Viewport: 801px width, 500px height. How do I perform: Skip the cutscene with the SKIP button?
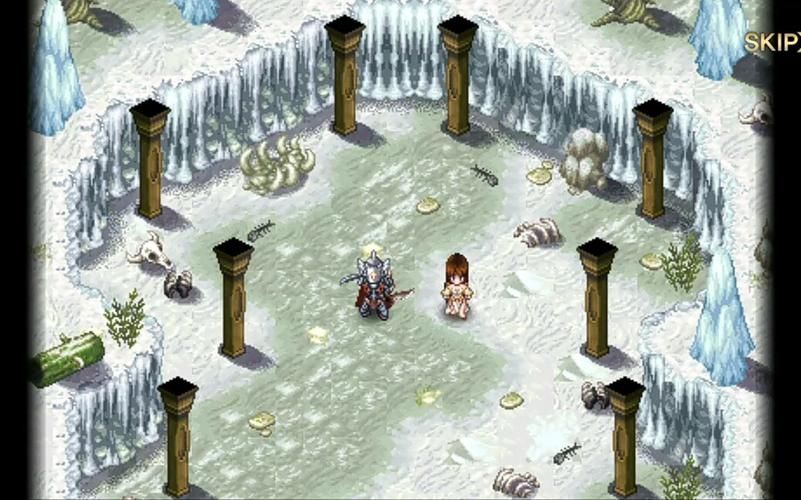pyautogui.click(x=772, y=43)
